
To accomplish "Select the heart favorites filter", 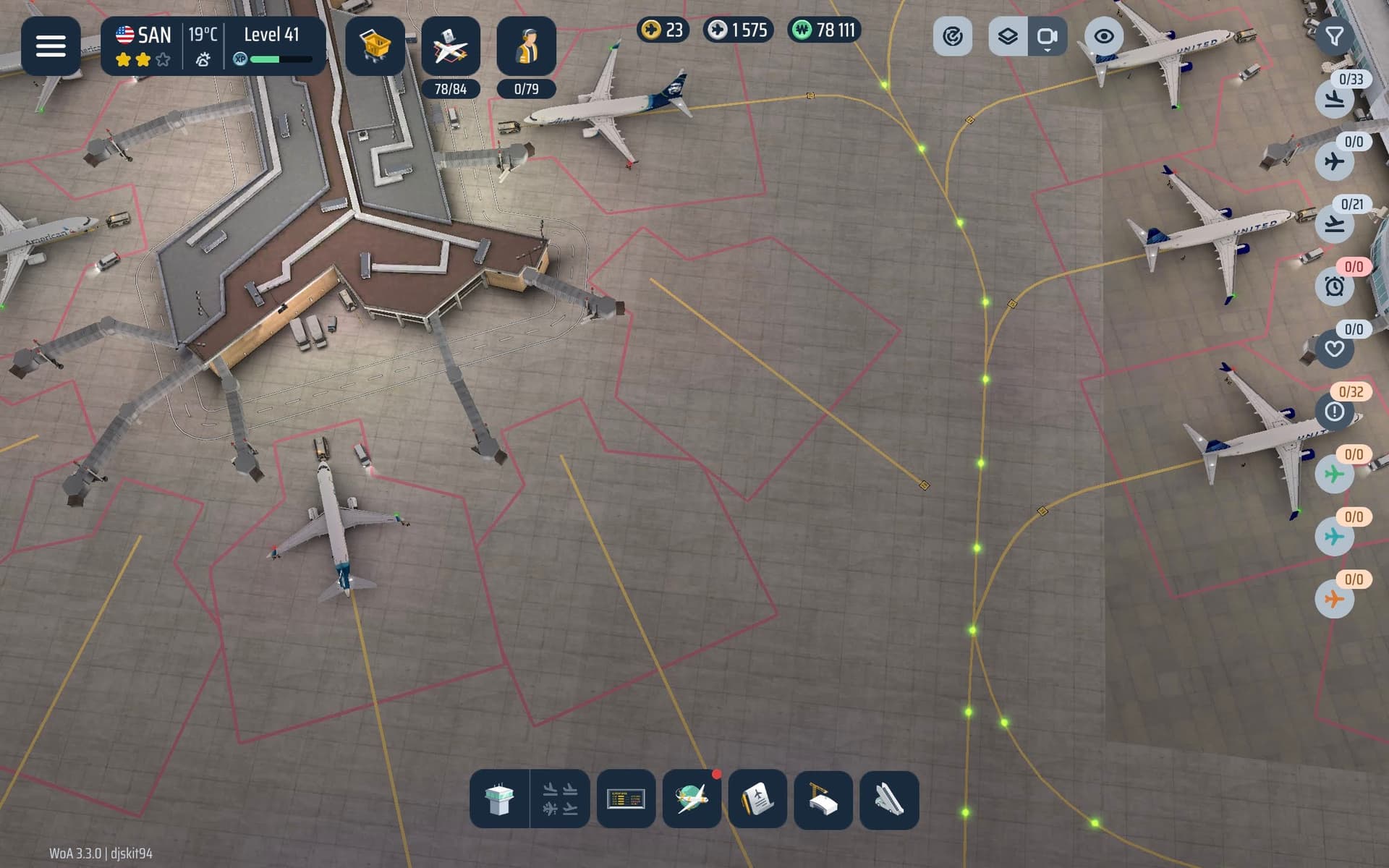I will click(x=1335, y=349).
